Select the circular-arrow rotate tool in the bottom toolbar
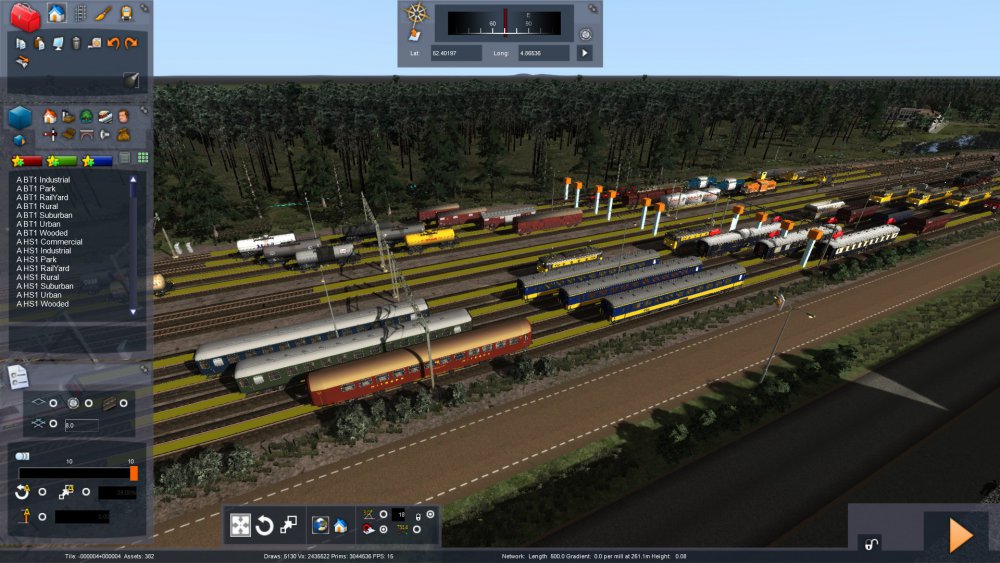Viewport: 1000px width, 563px height. 265,525
